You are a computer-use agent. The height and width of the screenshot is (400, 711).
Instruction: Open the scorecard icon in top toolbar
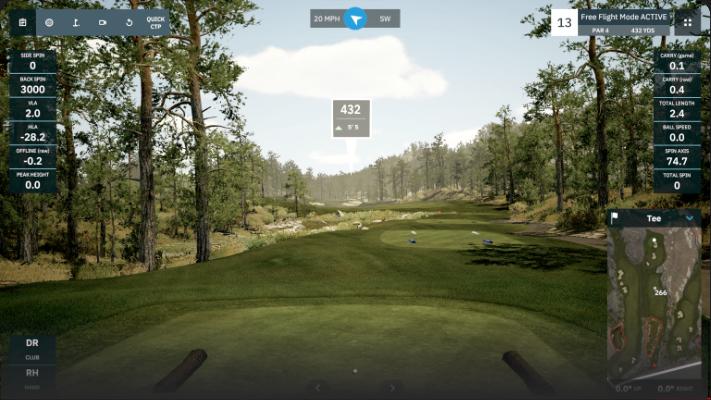22,22
